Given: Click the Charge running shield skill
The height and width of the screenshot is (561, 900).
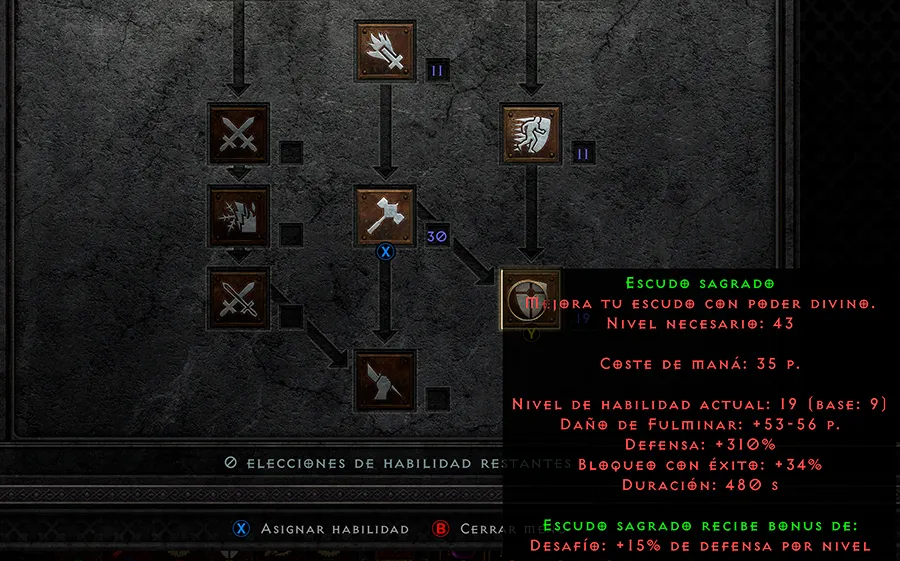Looking at the screenshot, I should (531, 134).
